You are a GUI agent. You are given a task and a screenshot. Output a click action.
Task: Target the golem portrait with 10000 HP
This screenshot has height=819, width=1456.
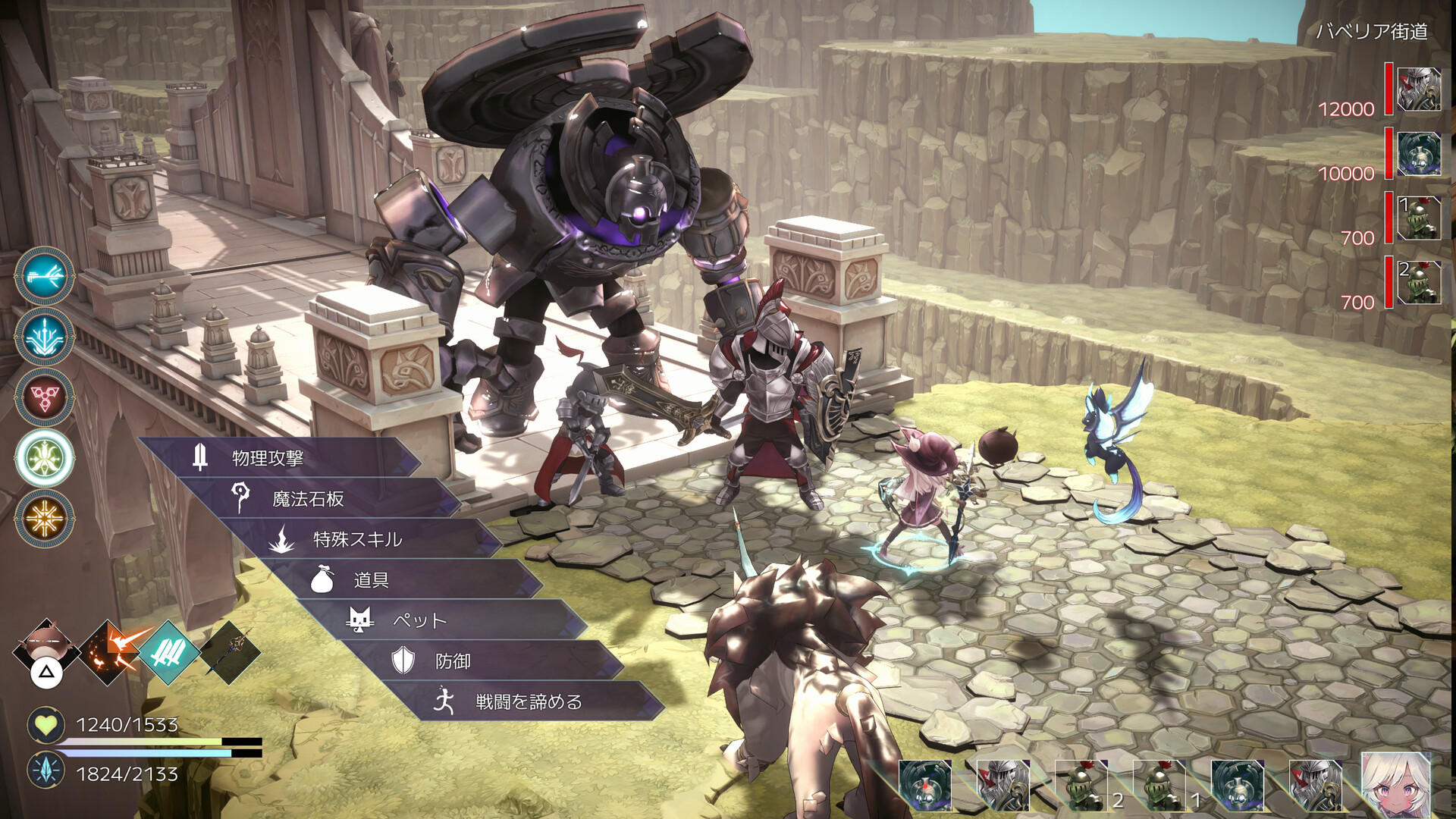1419,154
